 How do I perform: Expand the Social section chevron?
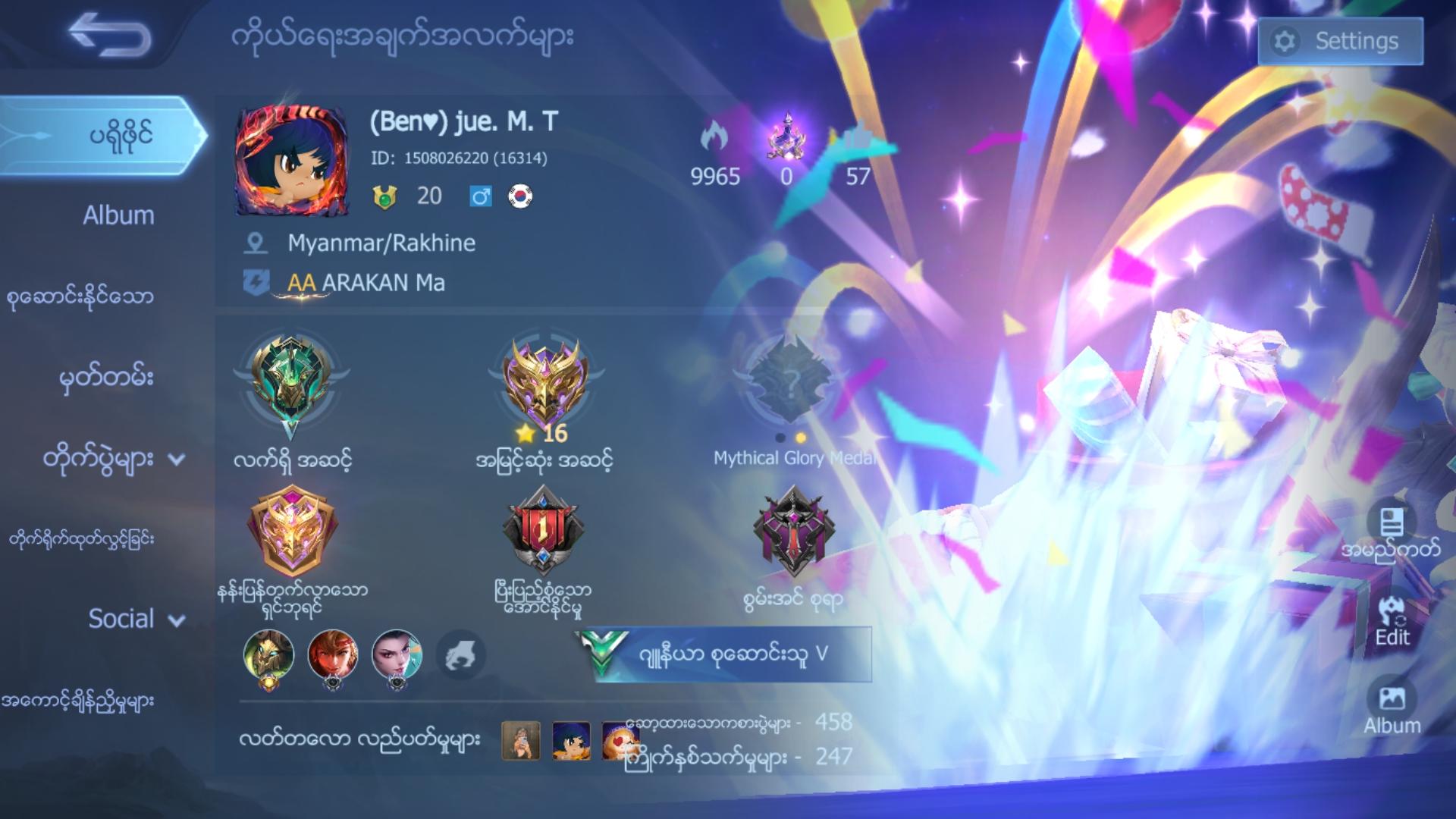tap(175, 620)
